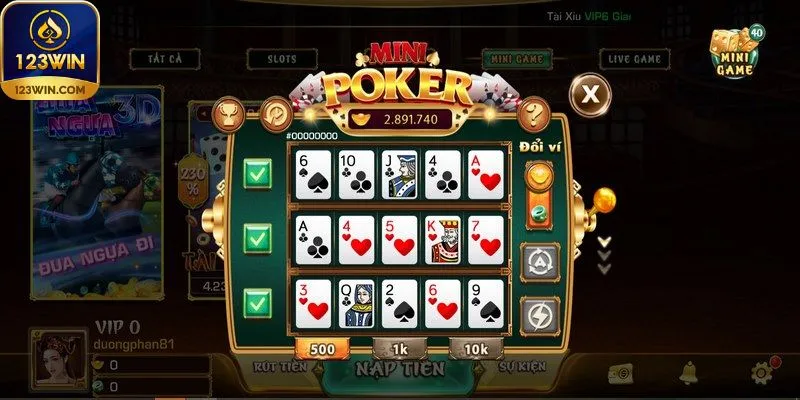Viewport: 800px width, 400px height.
Task: Toggle the bottom row line checkbox
Action: (258, 302)
